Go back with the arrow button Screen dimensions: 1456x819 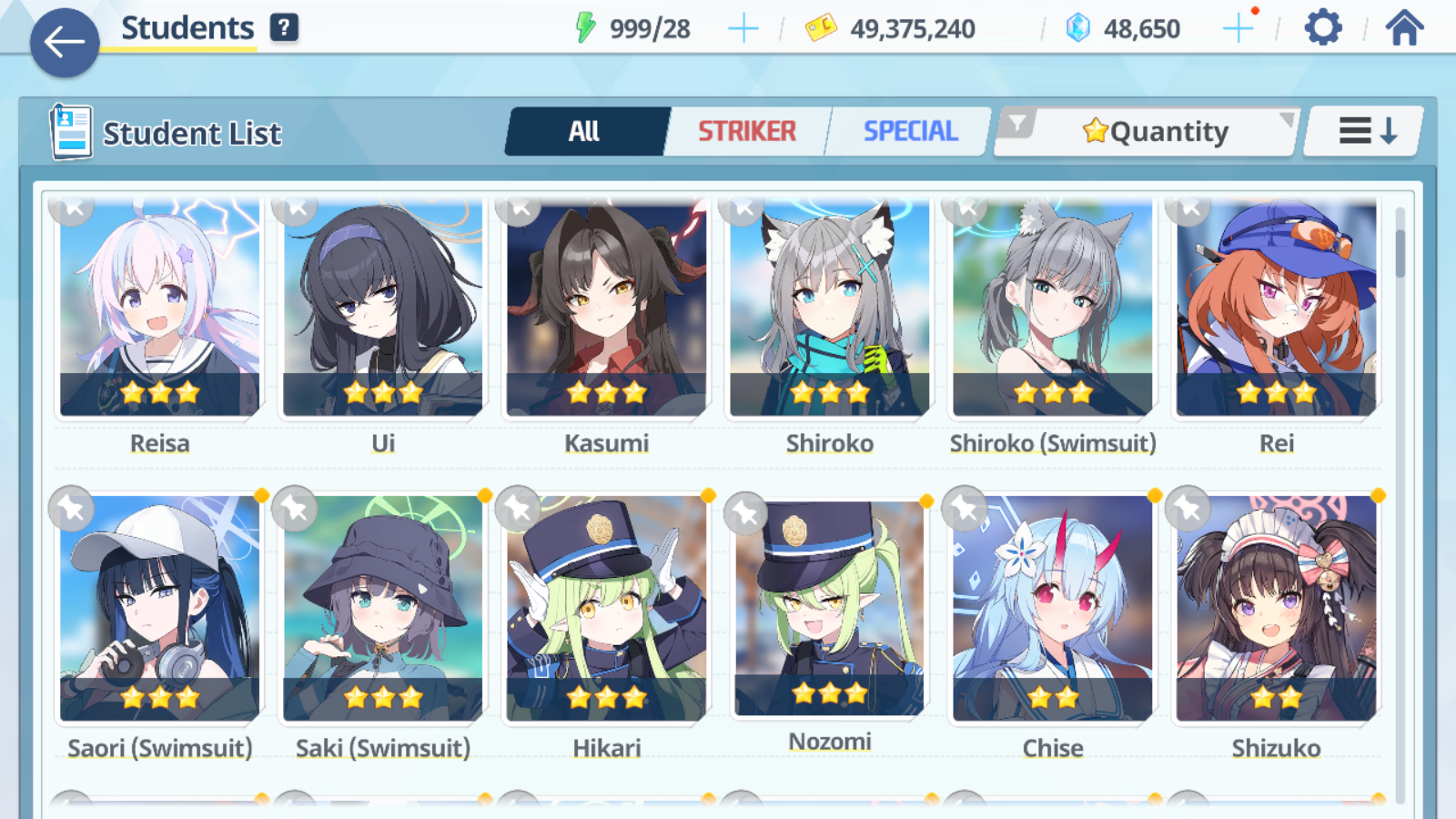65,42
